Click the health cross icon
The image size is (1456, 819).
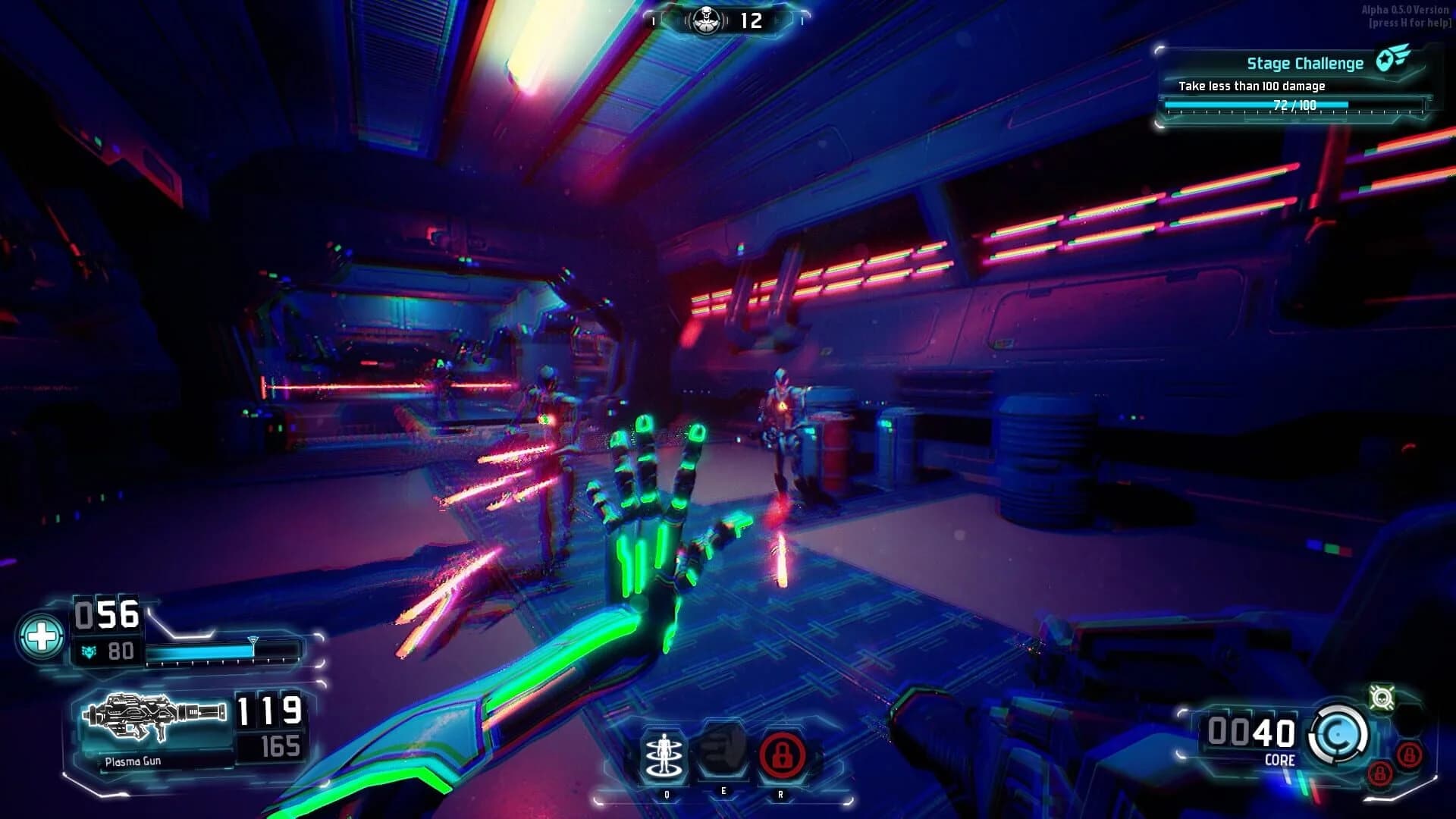point(44,638)
